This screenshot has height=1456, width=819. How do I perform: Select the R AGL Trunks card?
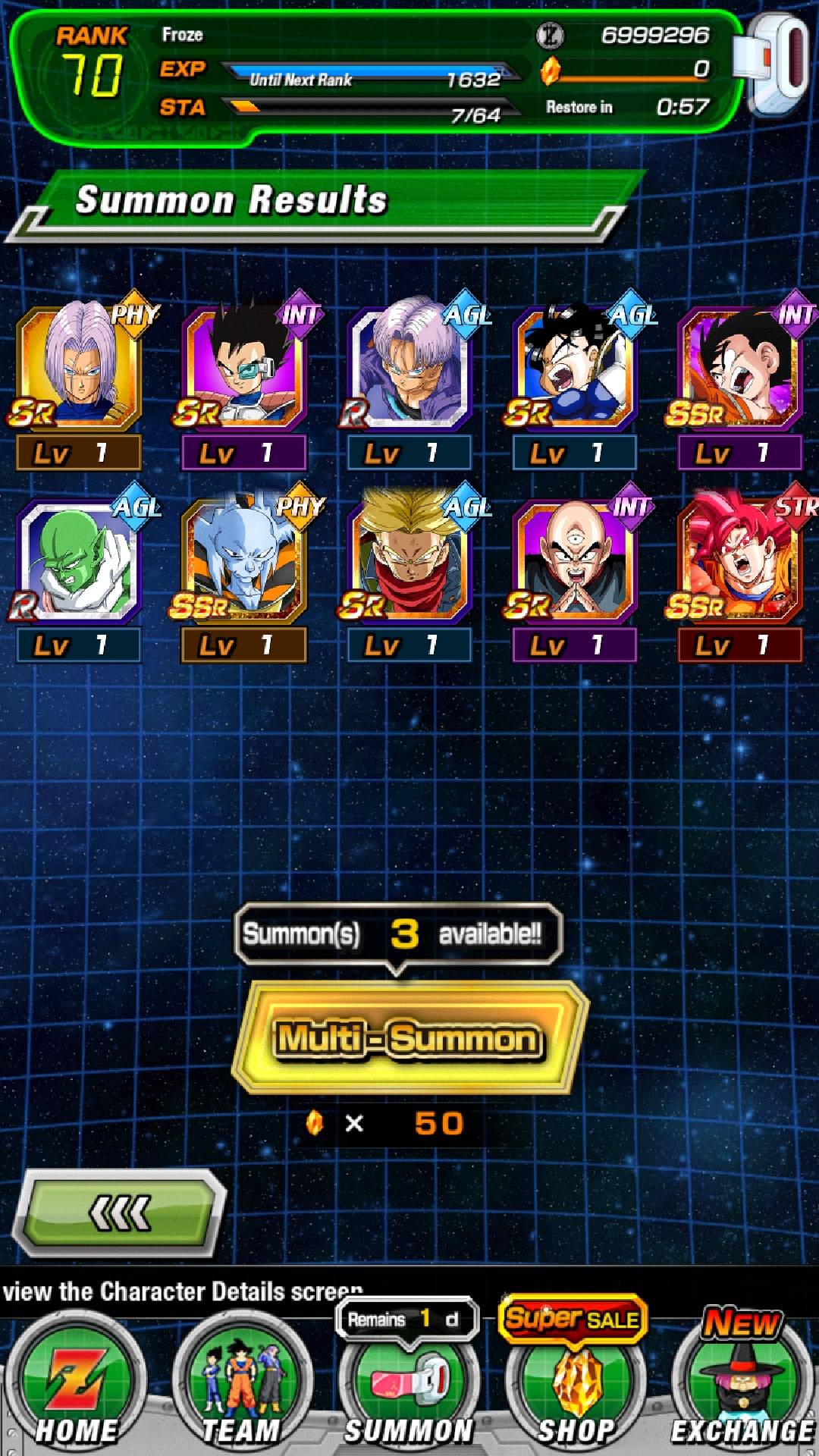(409, 368)
